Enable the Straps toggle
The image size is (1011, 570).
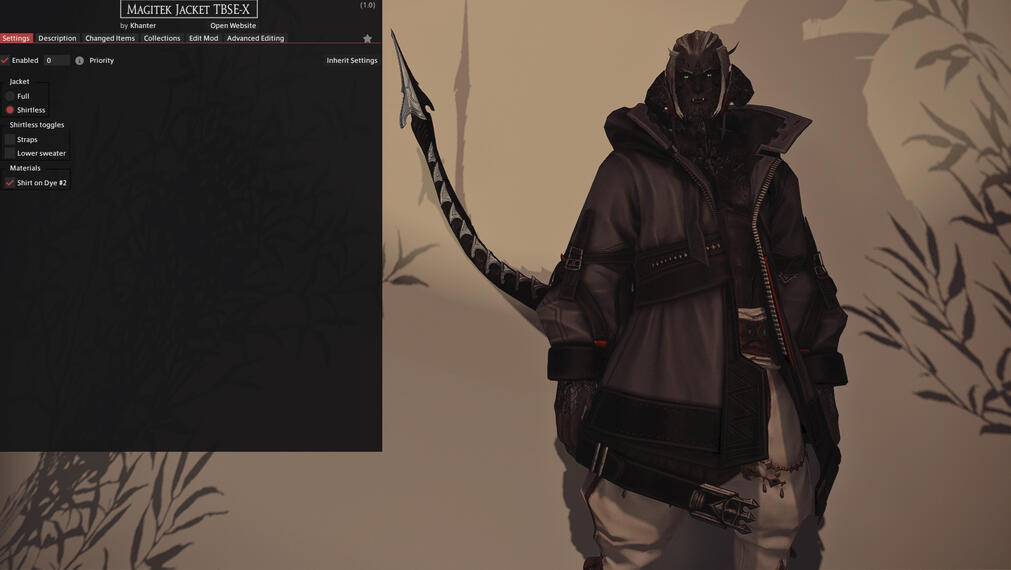tap(10, 140)
